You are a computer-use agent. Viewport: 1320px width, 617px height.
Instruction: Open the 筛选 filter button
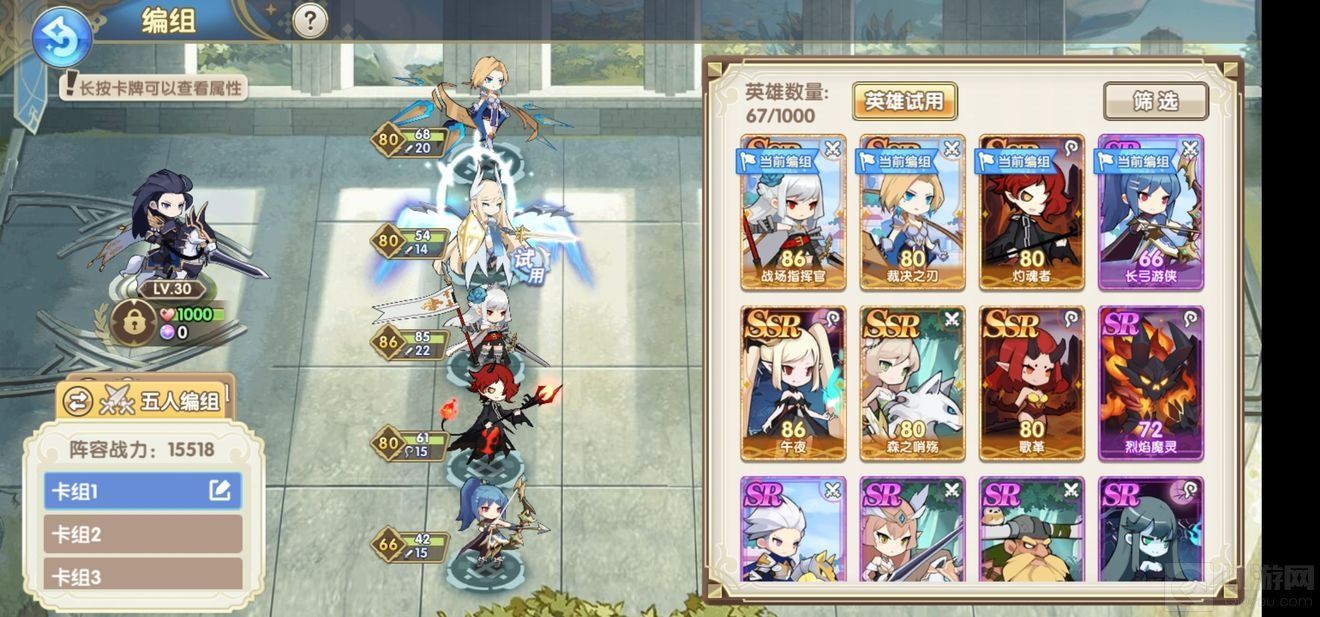[1155, 101]
